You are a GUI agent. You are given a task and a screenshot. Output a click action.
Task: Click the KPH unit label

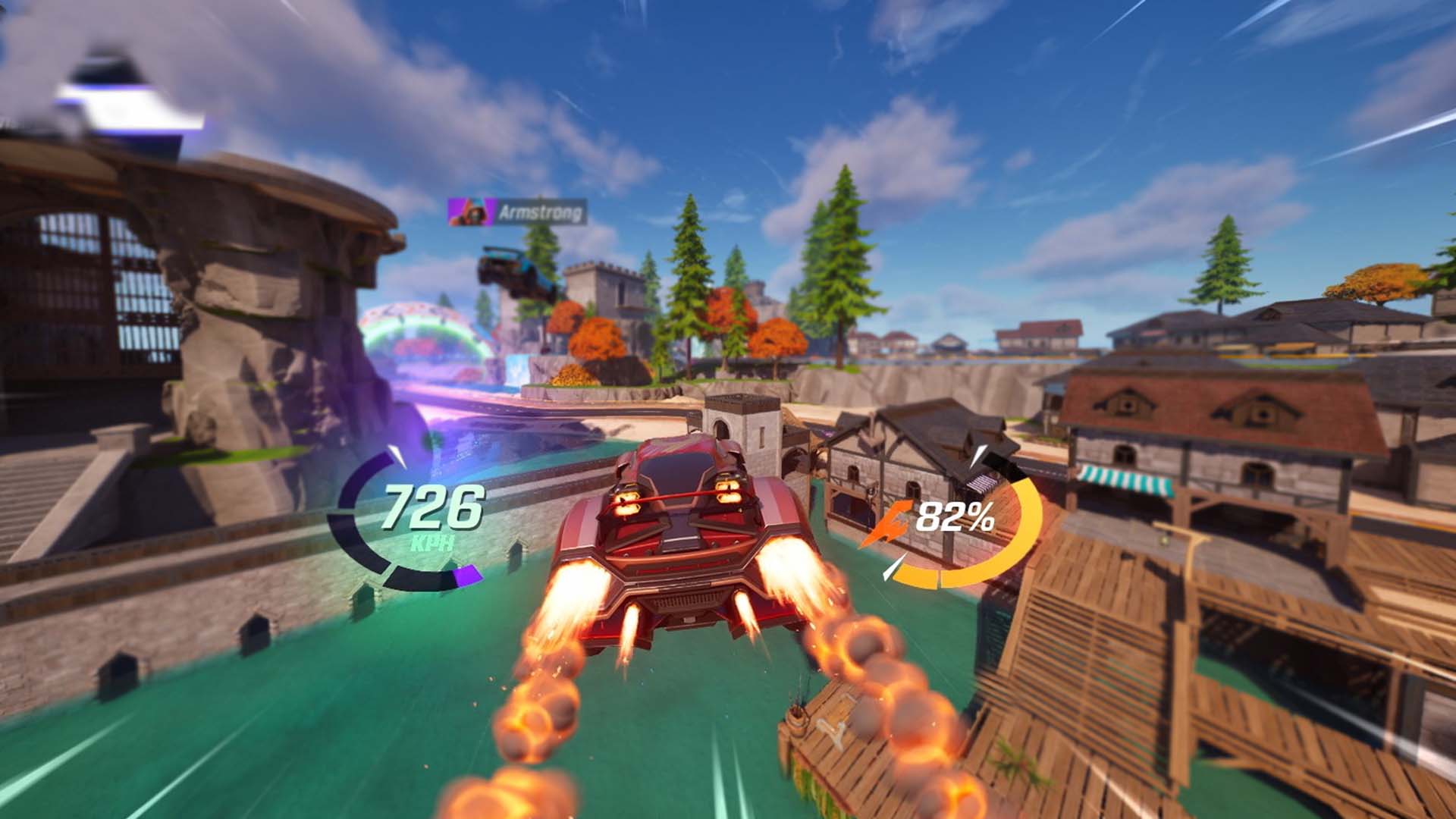coord(432,543)
